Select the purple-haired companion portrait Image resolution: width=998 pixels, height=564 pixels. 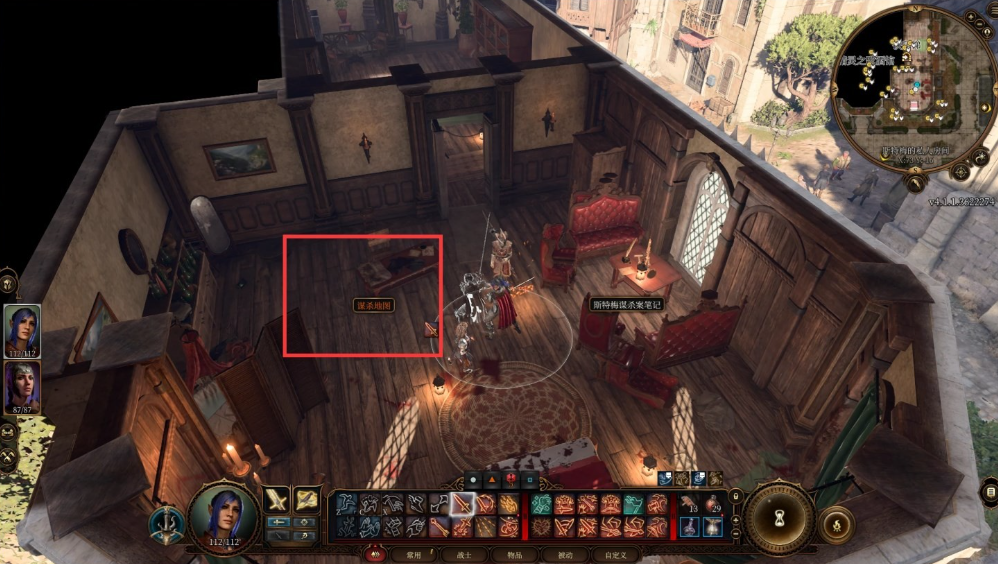(22, 385)
